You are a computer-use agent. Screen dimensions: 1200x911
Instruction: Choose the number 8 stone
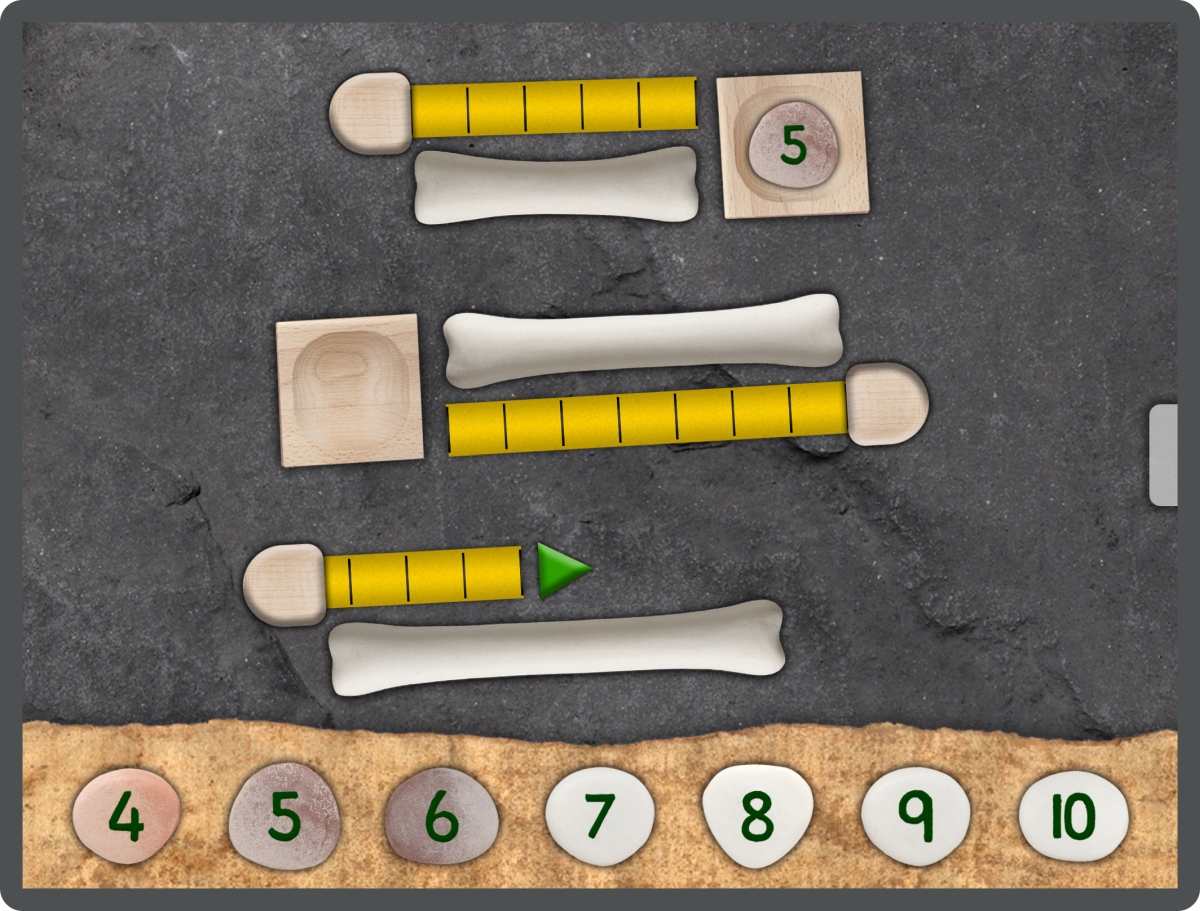pos(757,814)
